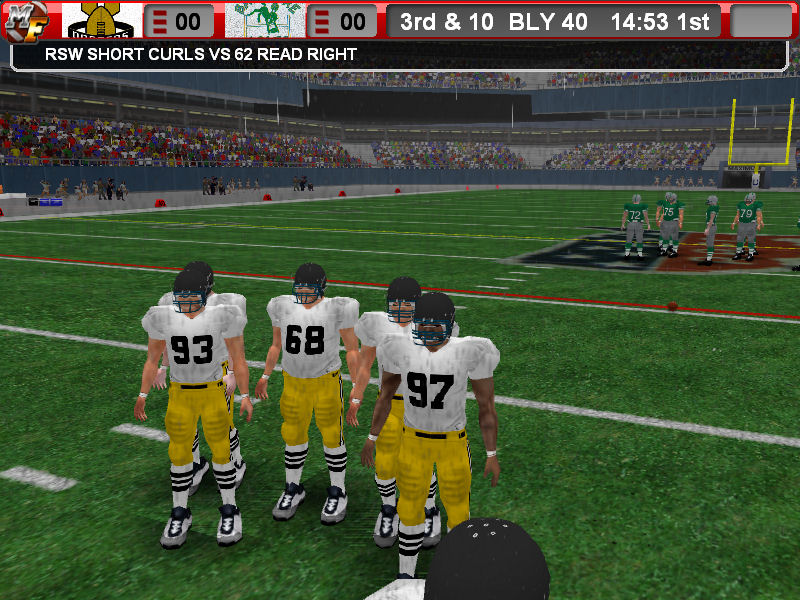Select the green team logo
The height and width of the screenshot is (600, 800).
264,21
